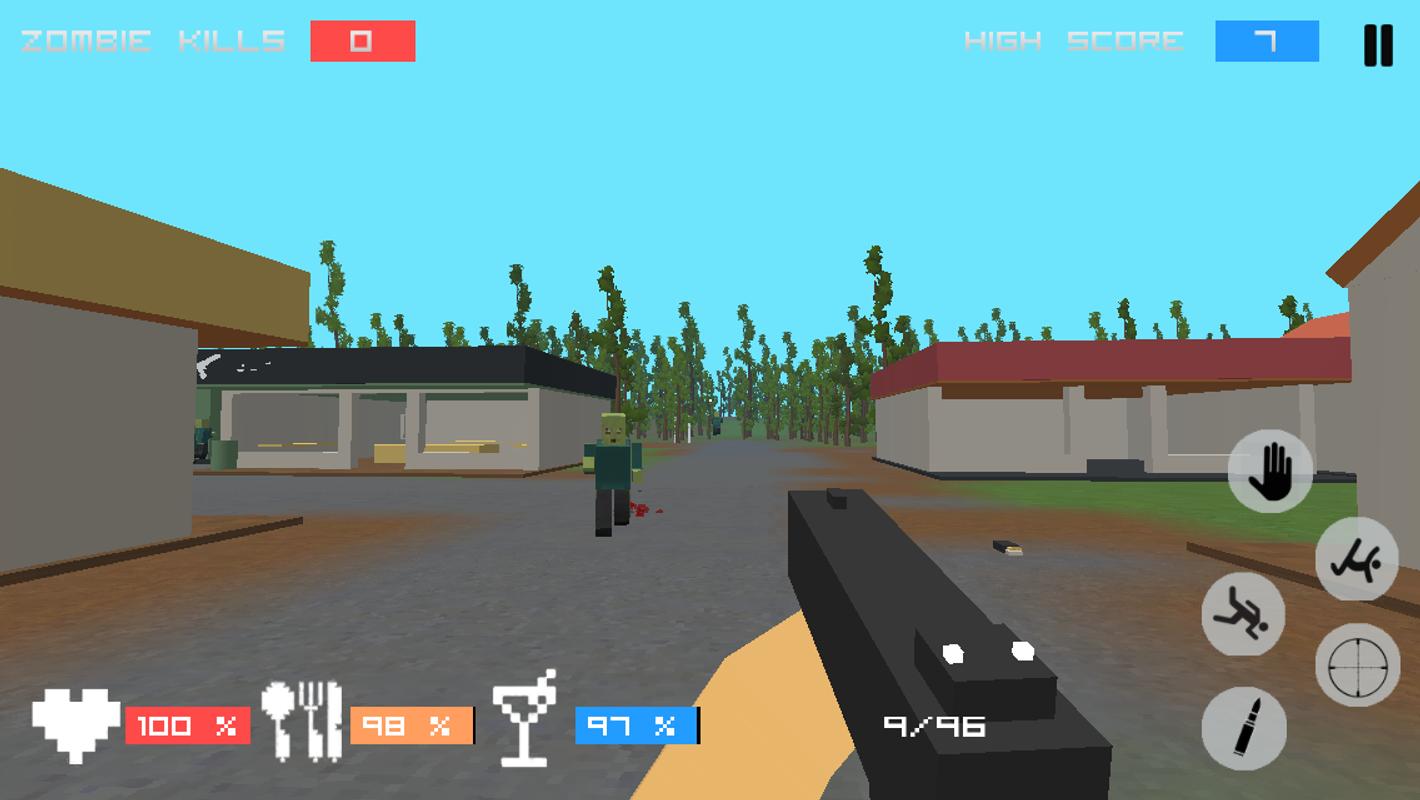
Task: Tap the jumping figure parkour icon
Action: [x=1356, y=561]
